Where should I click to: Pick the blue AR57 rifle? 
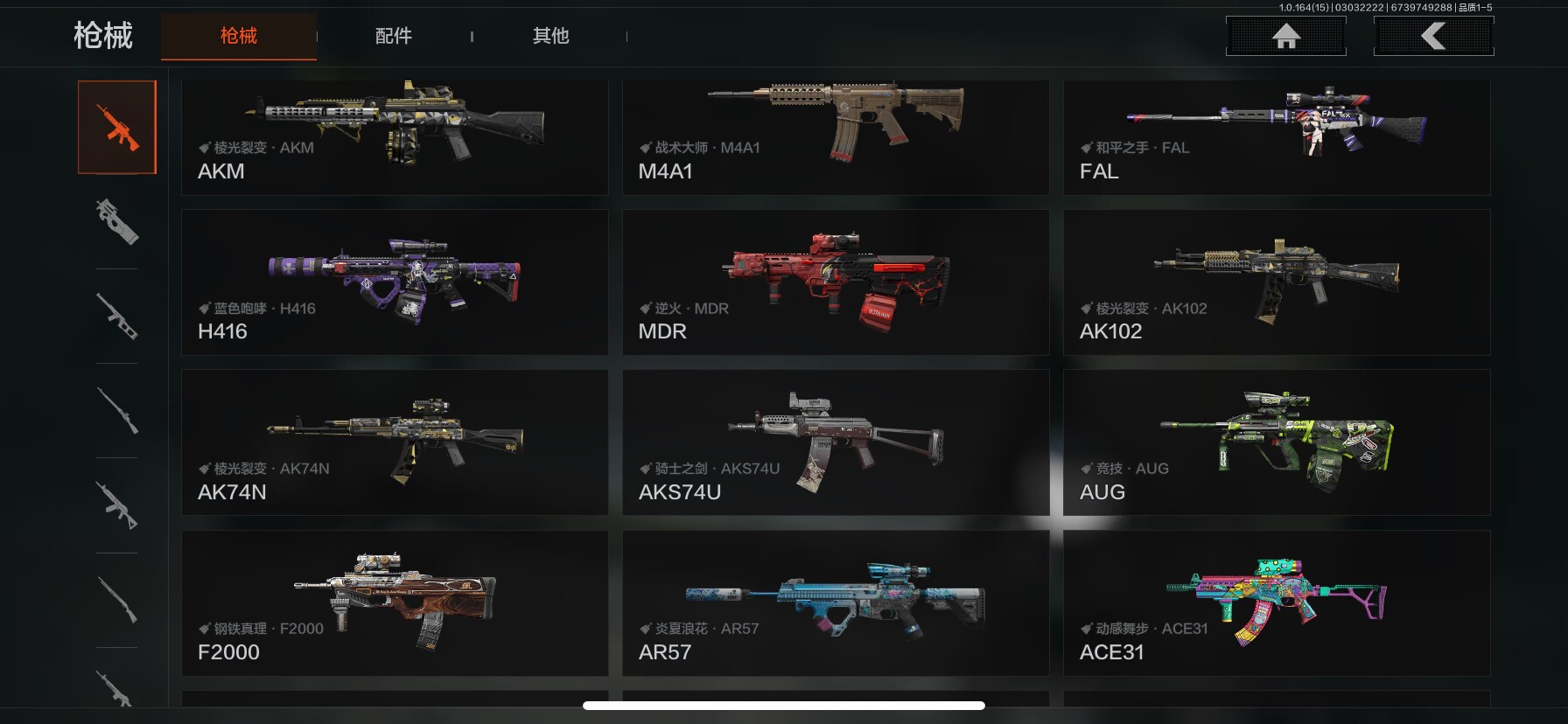coord(835,602)
